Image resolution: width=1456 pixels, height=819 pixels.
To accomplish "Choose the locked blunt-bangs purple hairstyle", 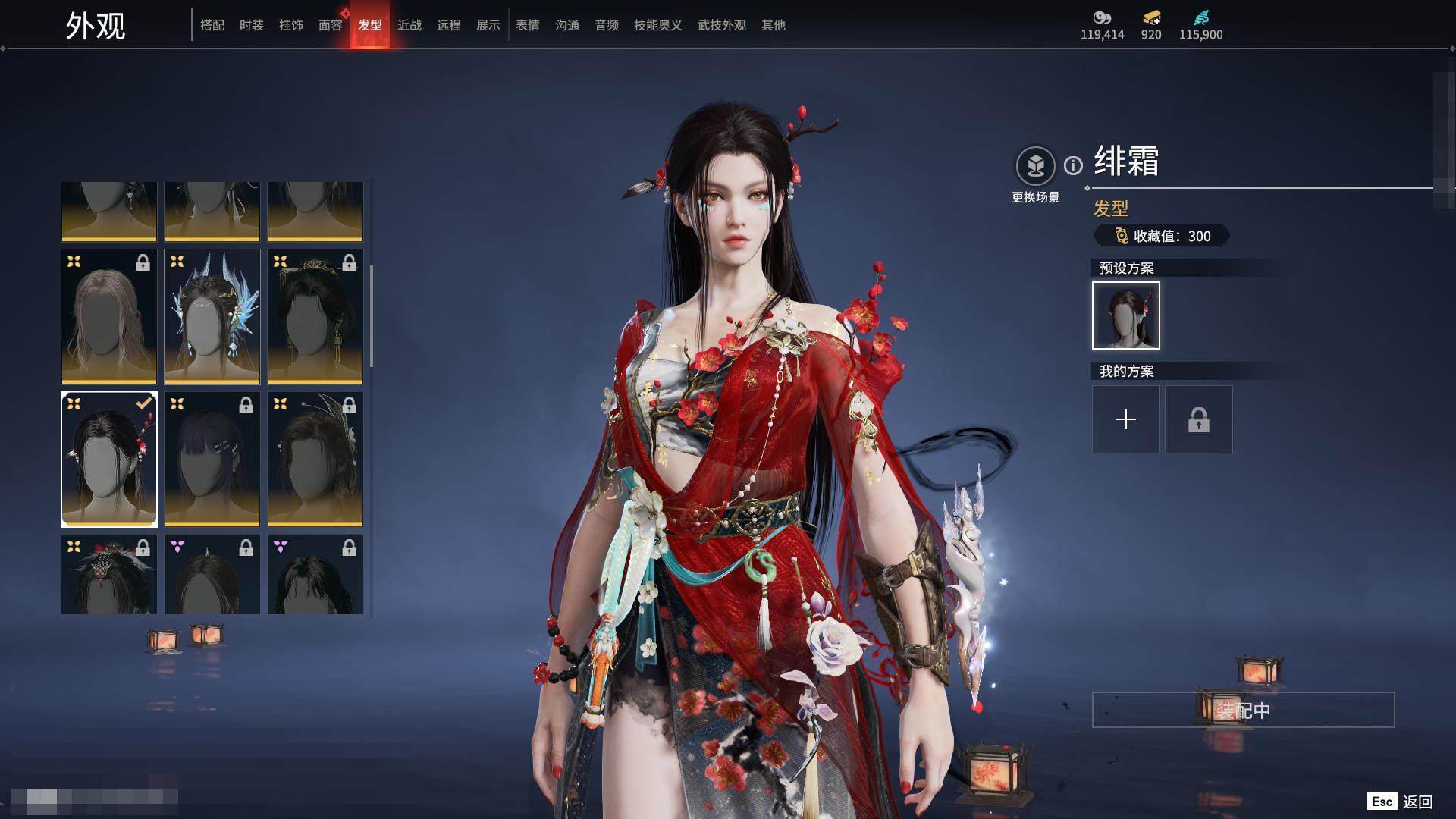I will pyautogui.click(x=212, y=460).
